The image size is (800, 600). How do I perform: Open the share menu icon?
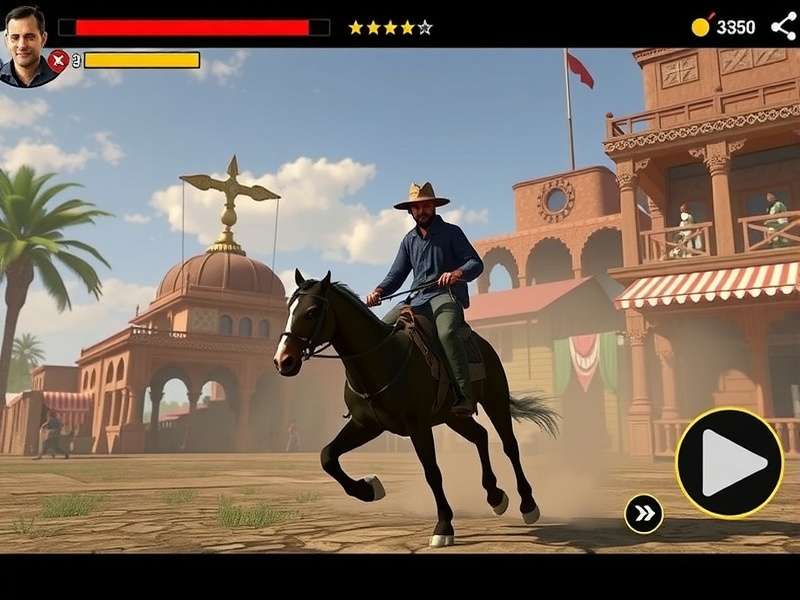pyautogui.click(x=783, y=26)
